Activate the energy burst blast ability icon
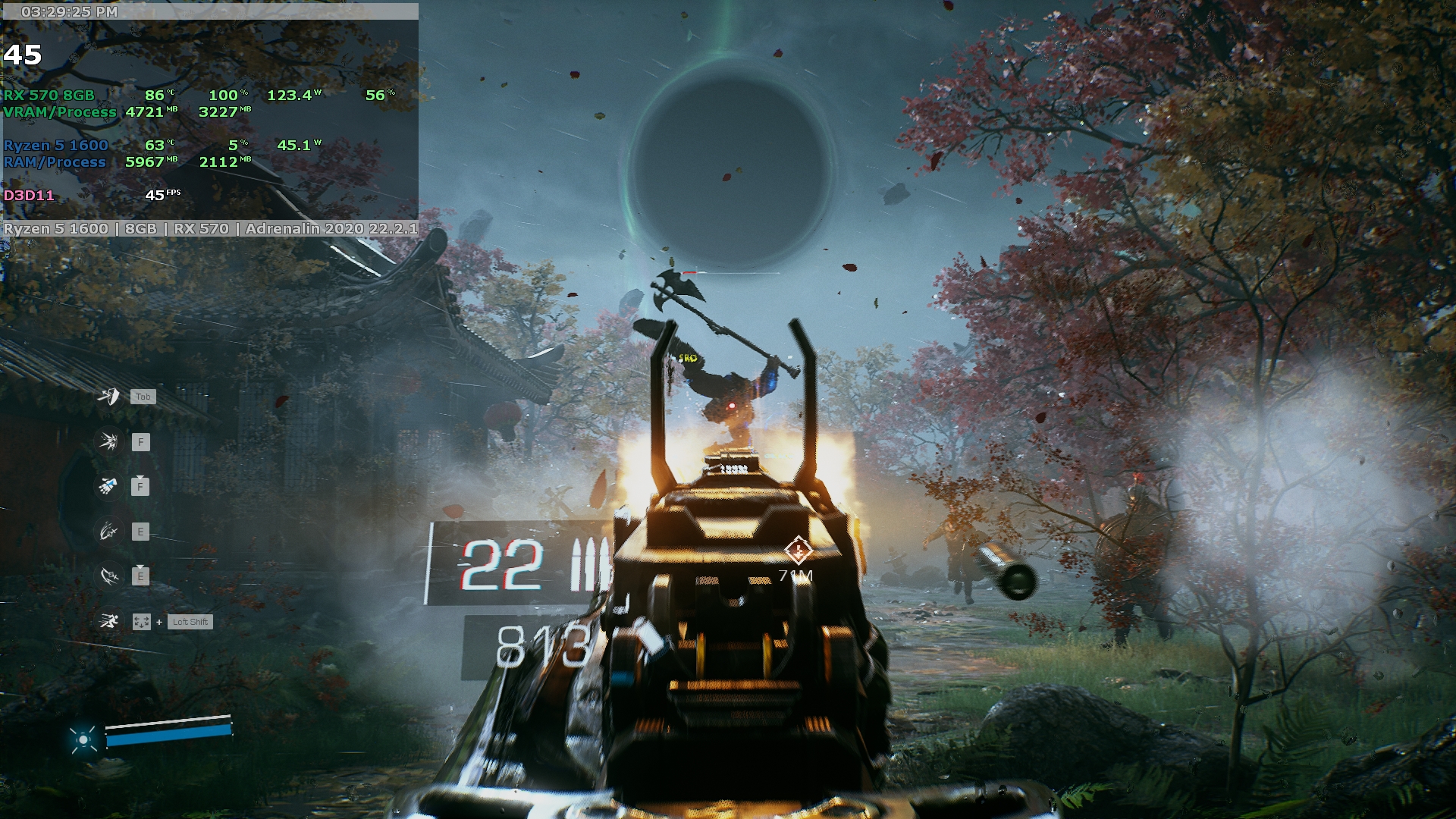 [109, 441]
